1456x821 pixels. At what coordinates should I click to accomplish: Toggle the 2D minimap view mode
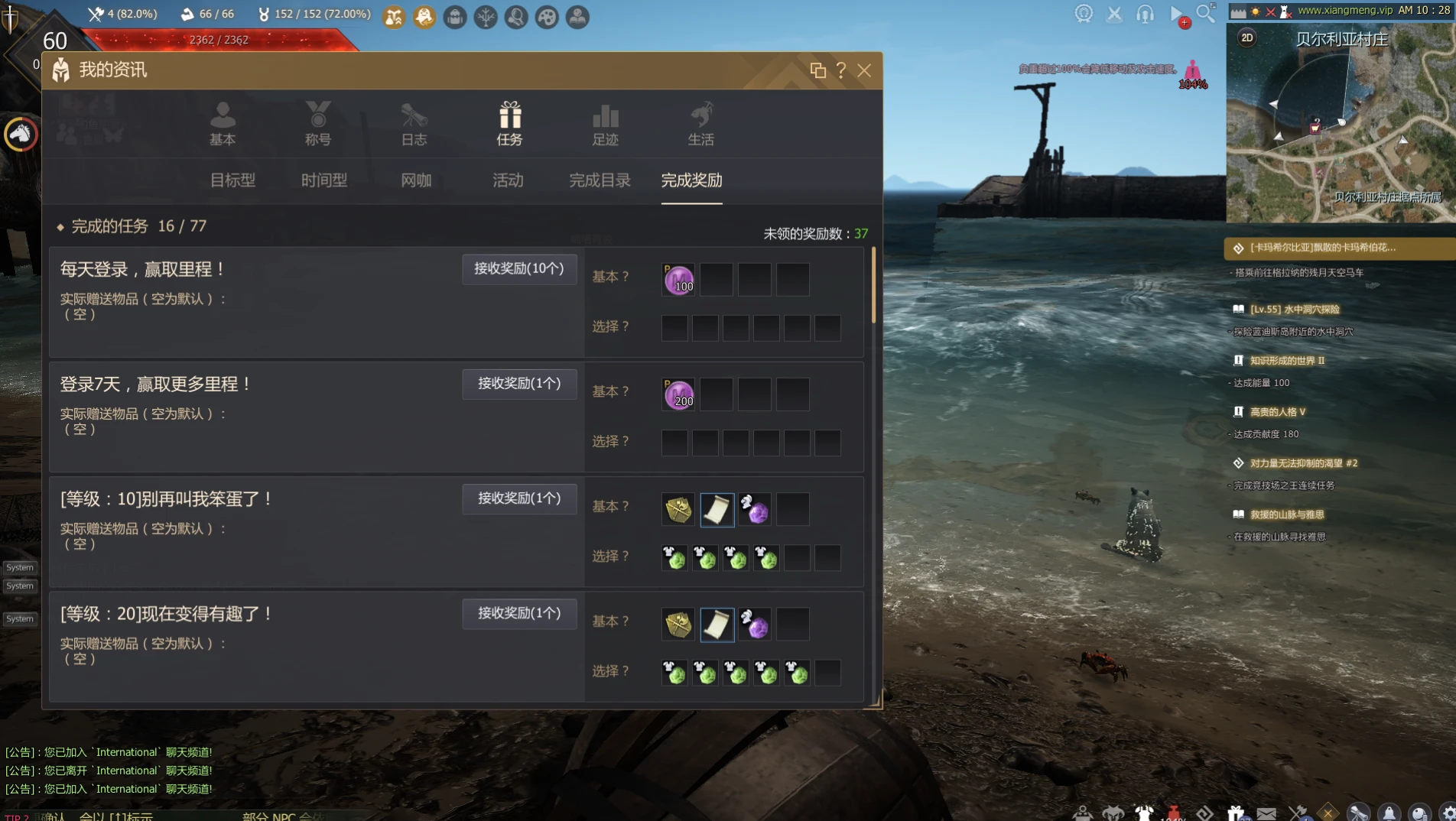click(x=1247, y=37)
